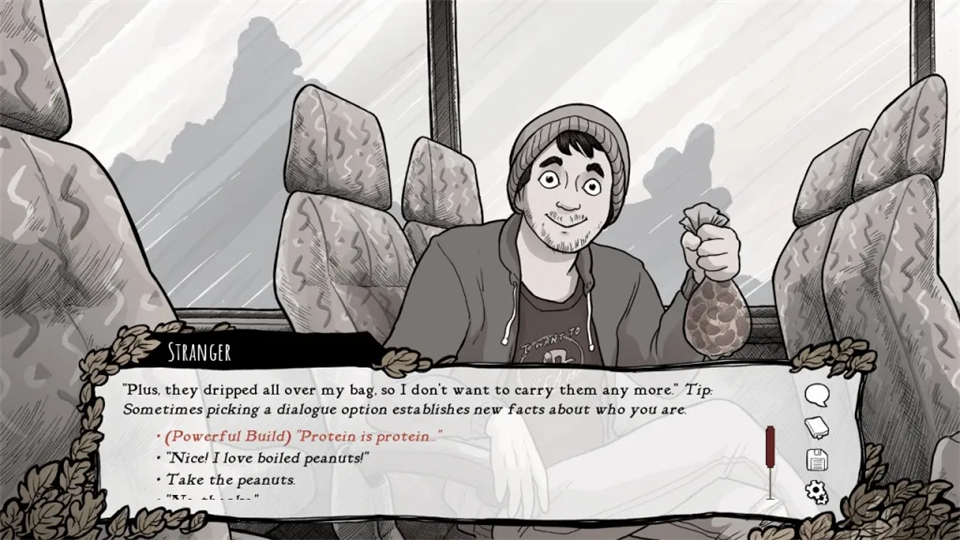Open settings with the gear icon

pos(816,491)
